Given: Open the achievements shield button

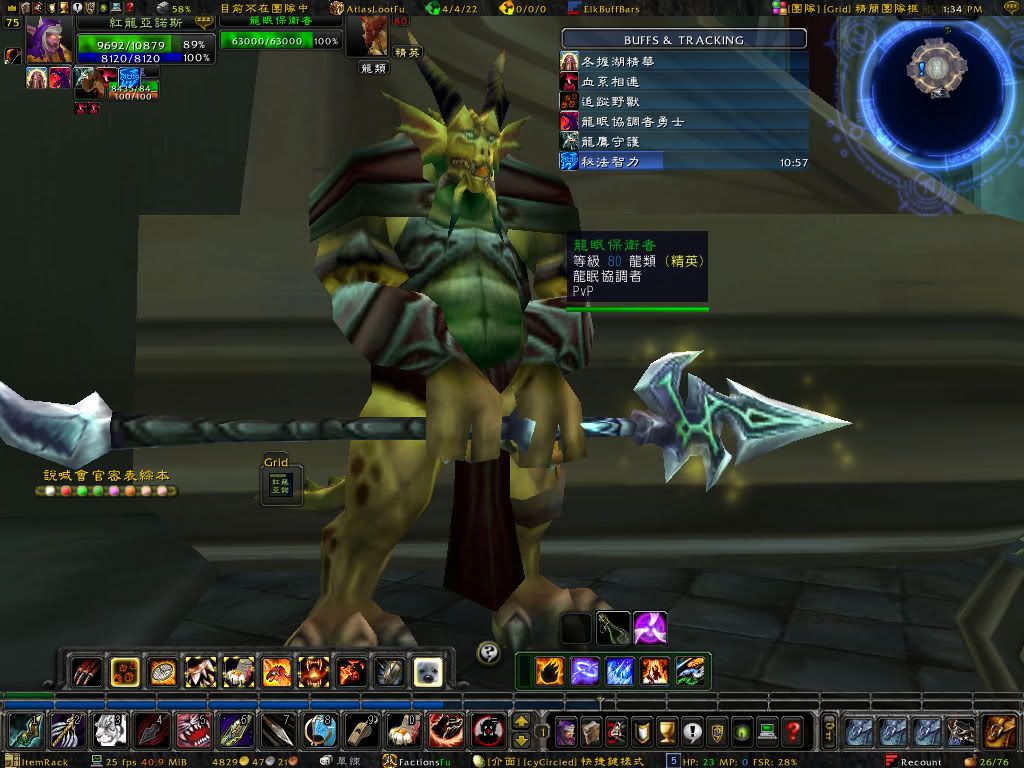Looking at the screenshot, I should (641, 731).
